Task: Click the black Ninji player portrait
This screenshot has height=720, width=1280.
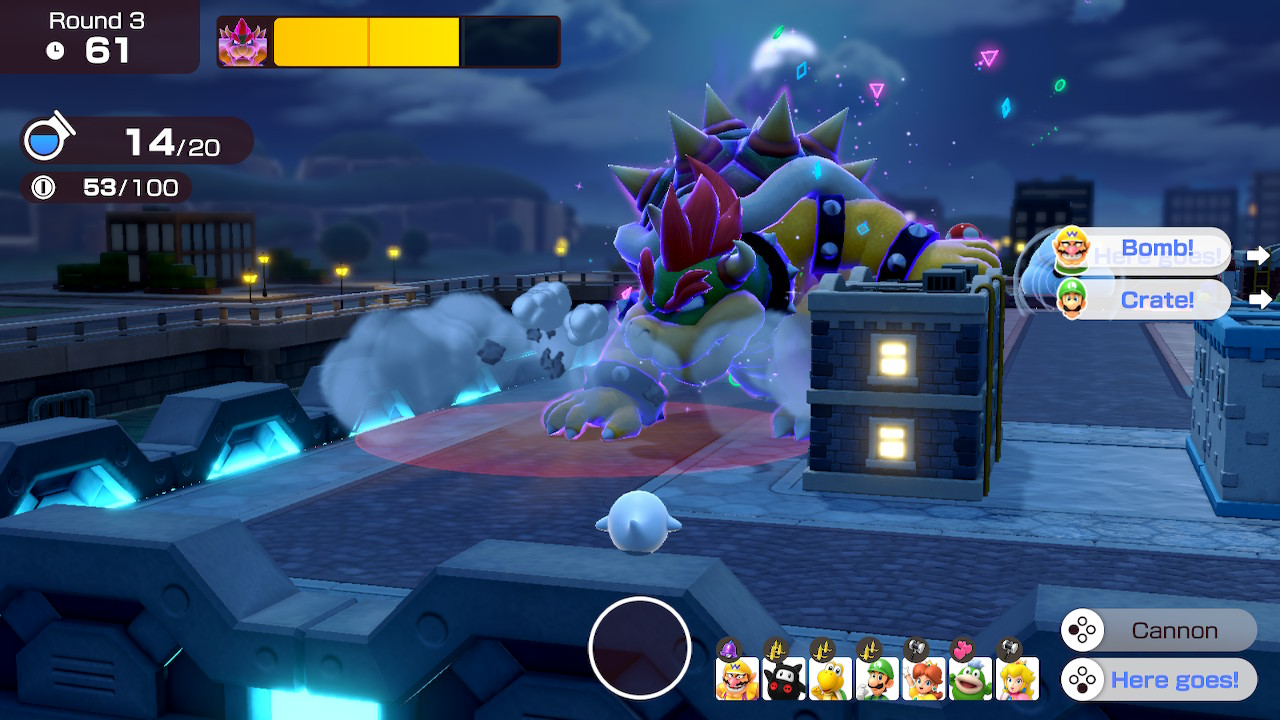Action: (783, 677)
